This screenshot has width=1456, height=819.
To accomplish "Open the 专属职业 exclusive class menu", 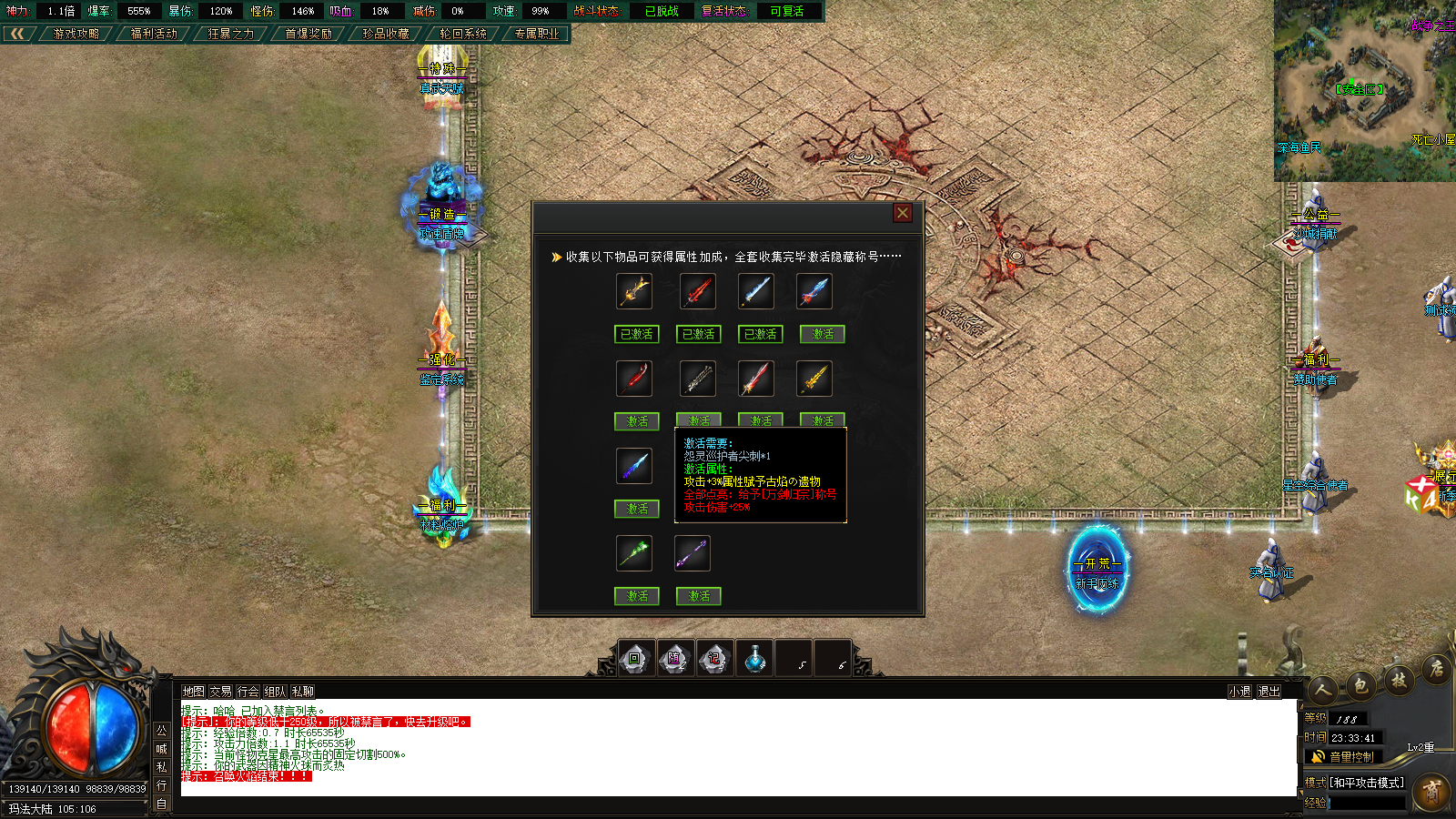I will [x=537, y=34].
